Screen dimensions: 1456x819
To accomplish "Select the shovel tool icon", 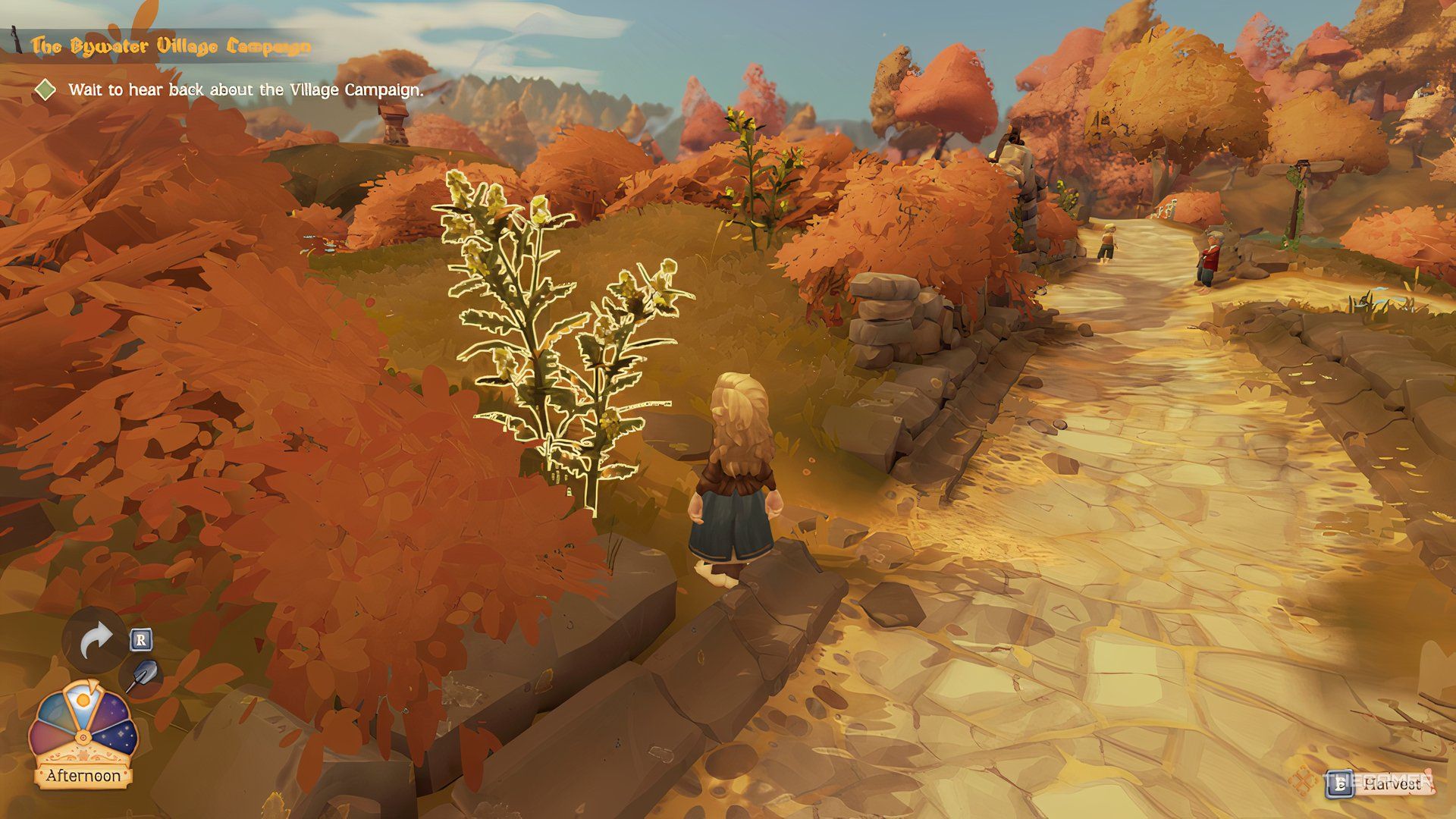I will [145, 673].
